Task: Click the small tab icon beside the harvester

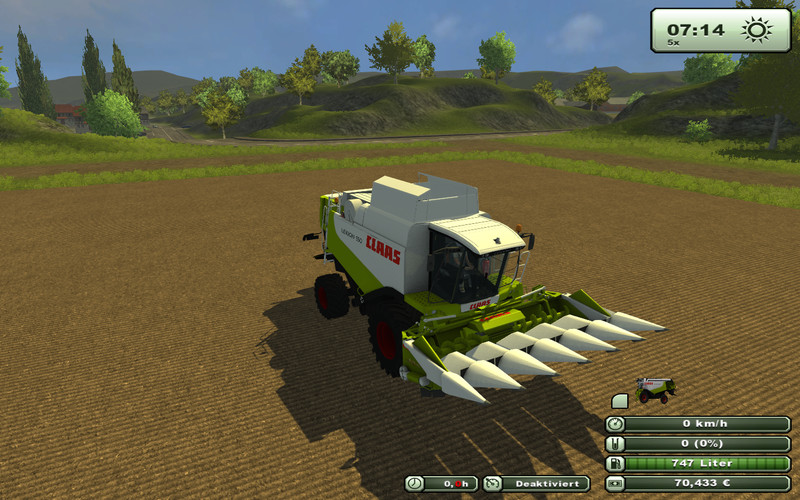Action: pos(619,399)
